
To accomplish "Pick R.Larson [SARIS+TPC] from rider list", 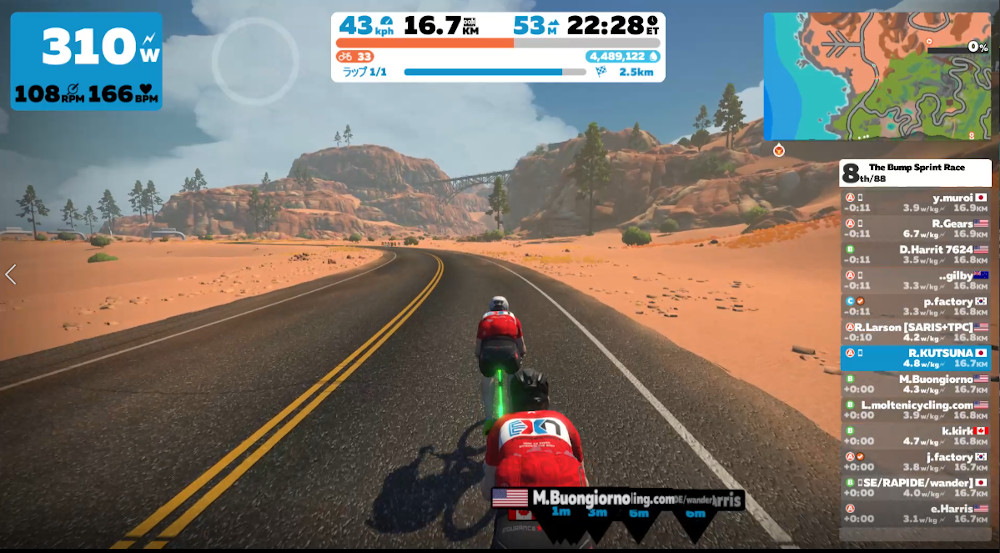I will click(915, 332).
